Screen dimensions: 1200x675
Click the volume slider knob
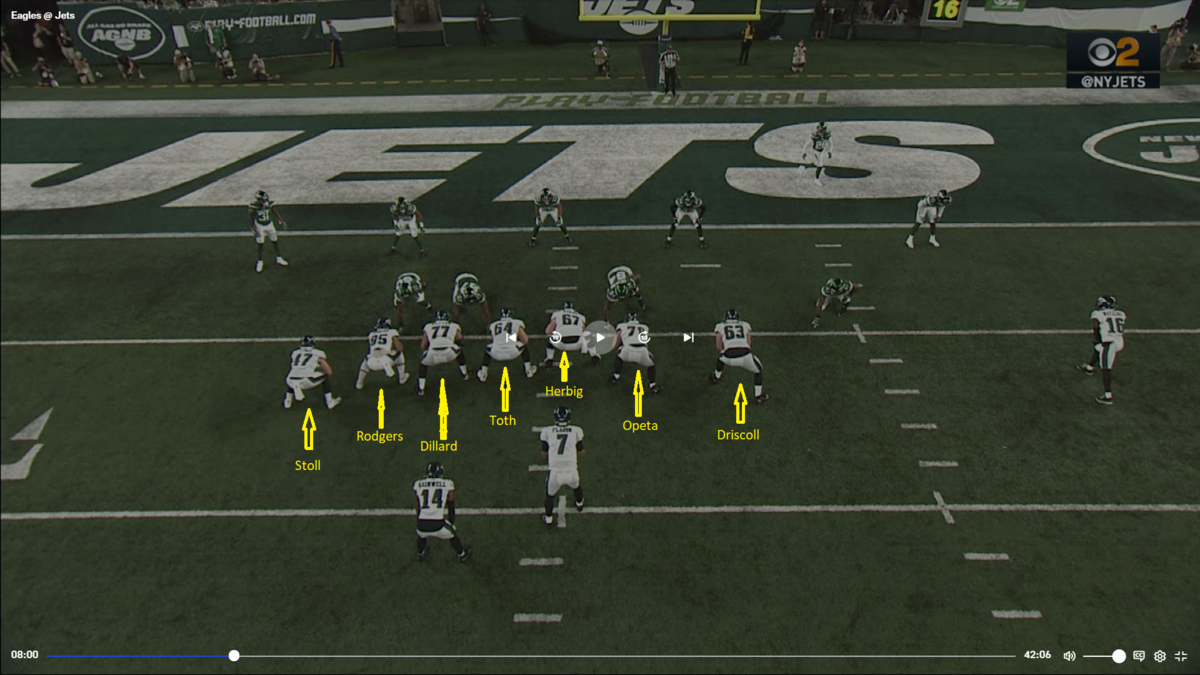point(1119,656)
